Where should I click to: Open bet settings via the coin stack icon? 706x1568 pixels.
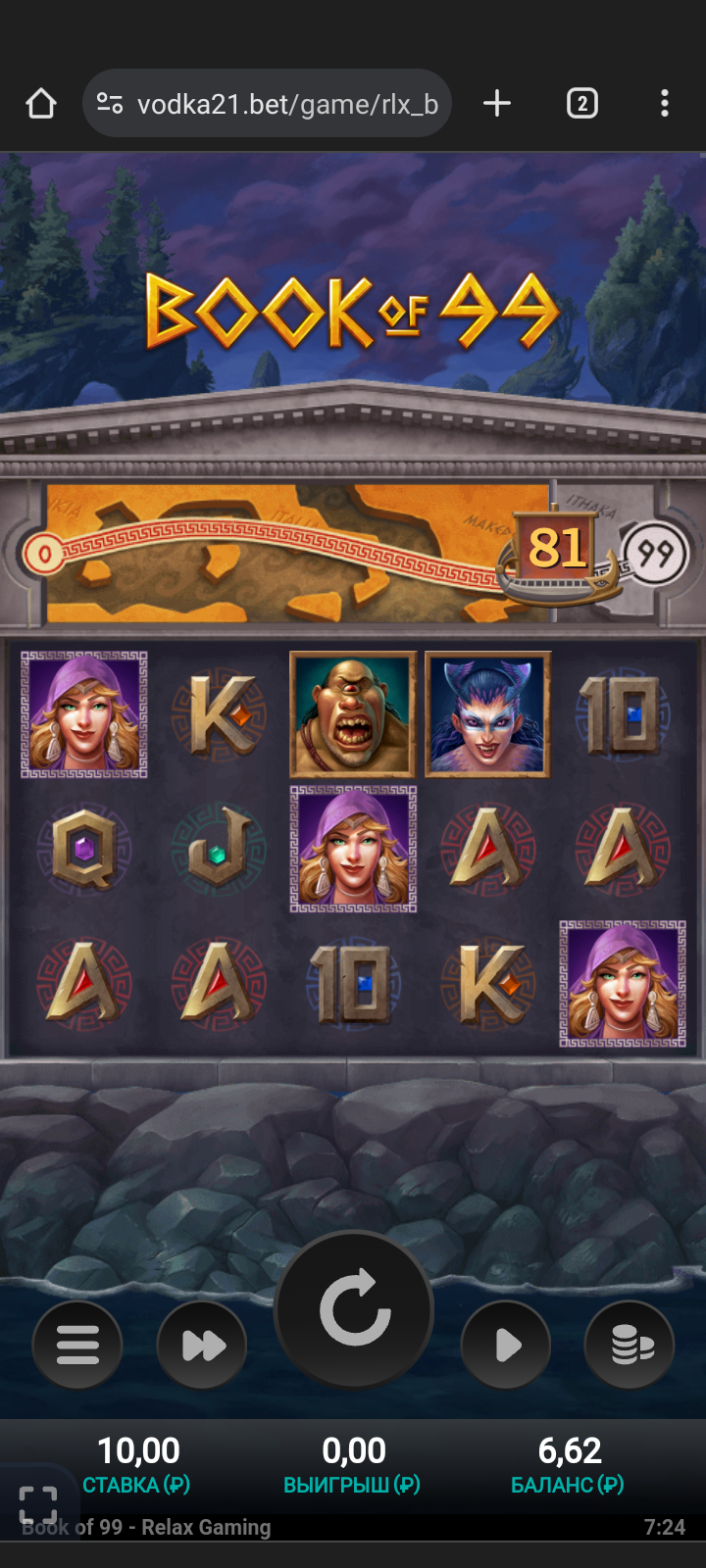(630, 1345)
